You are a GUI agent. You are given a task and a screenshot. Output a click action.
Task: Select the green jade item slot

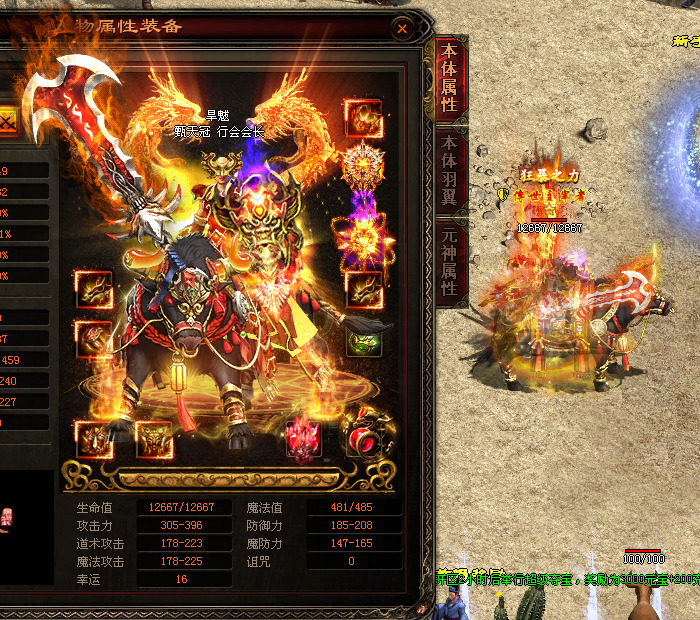[x=364, y=341]
